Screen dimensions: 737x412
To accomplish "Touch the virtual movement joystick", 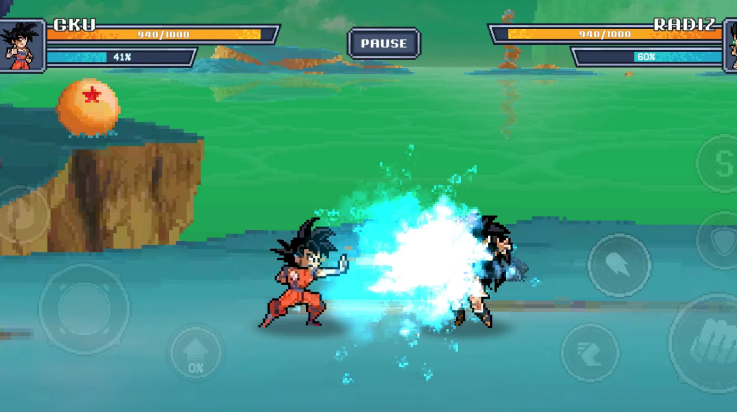I will click(x=83, y=308).
